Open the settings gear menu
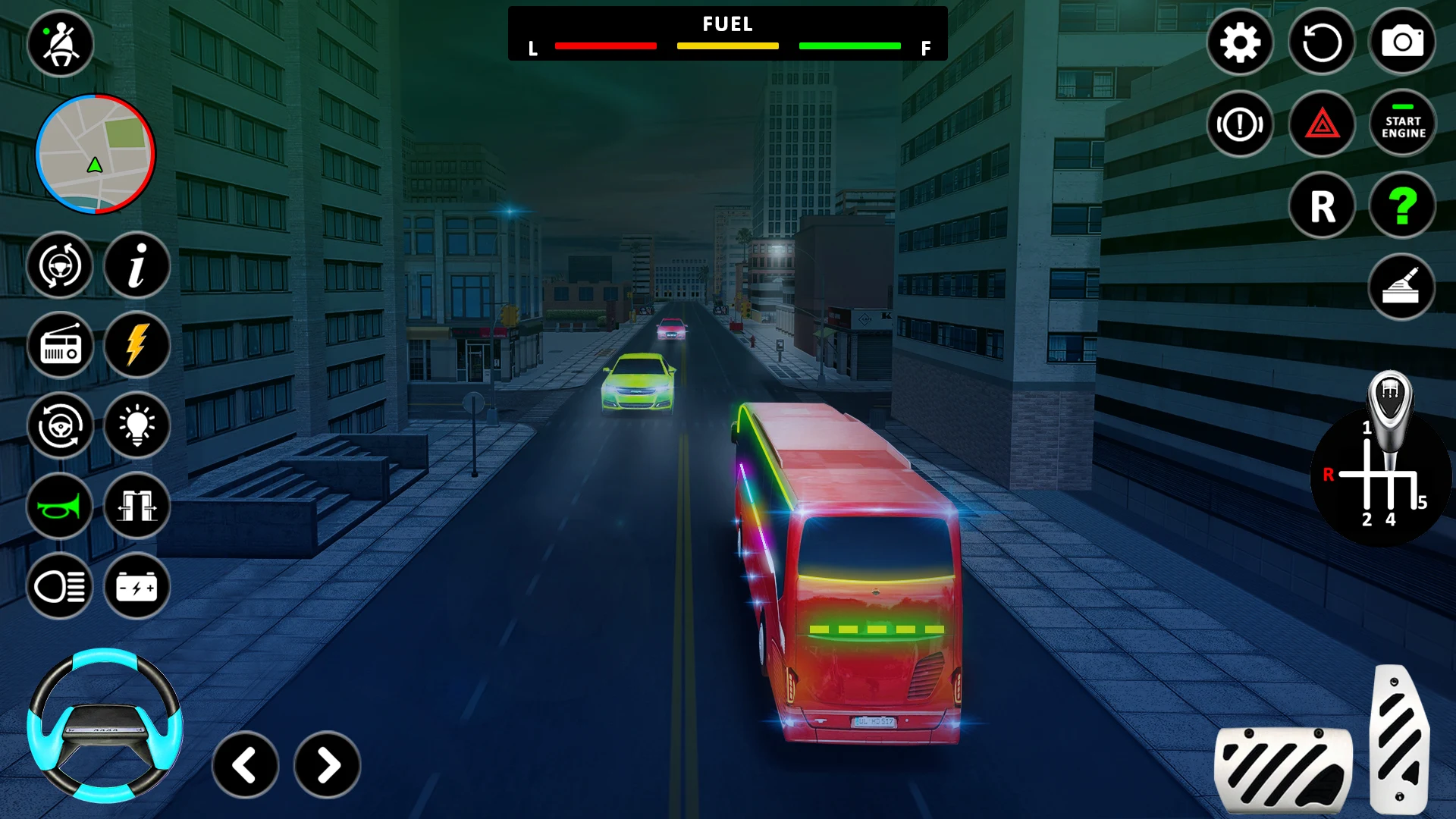1456x819 pixels. click(1240, 42)
